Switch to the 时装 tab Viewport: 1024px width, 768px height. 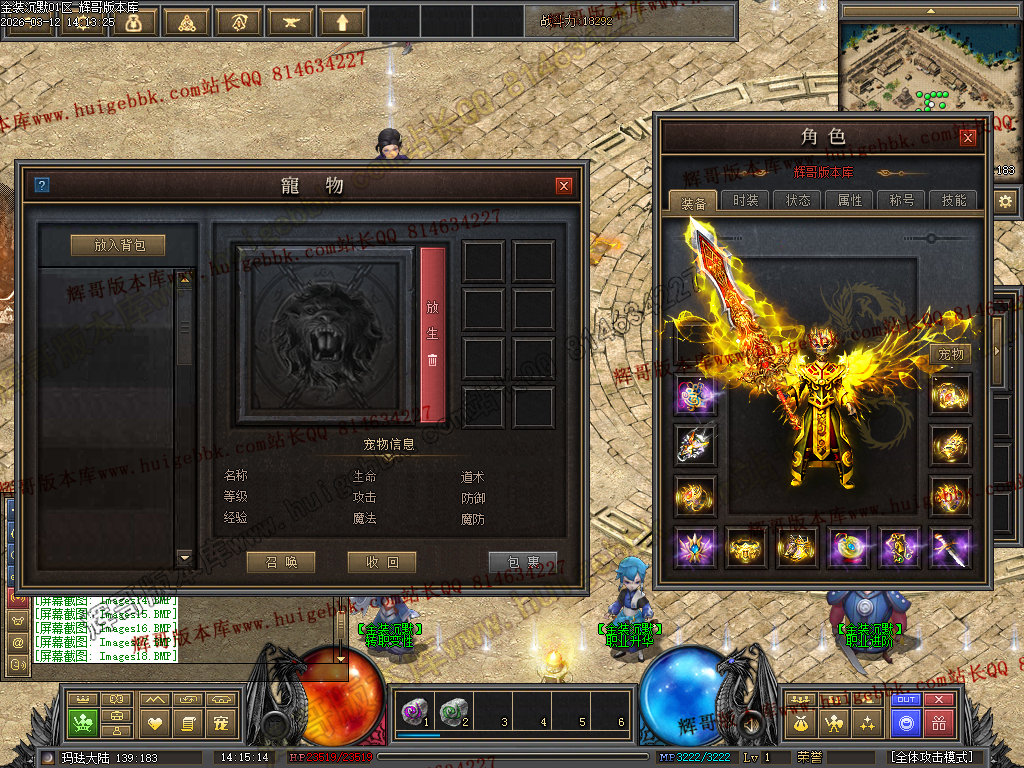[x=745, y=200]
